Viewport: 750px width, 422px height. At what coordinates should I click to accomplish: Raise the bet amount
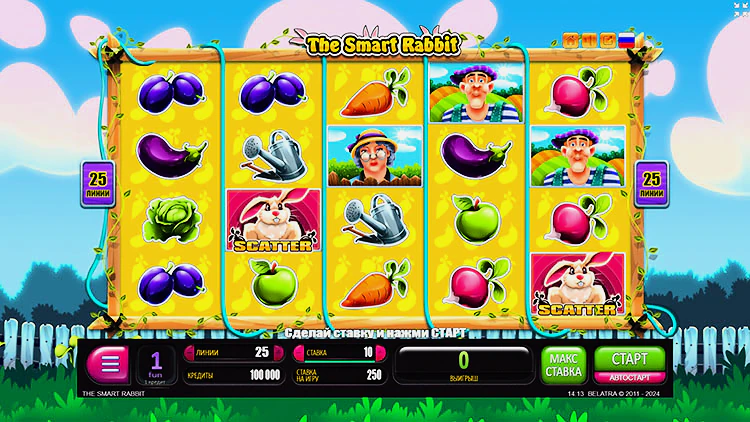click(x=381, y=352)
